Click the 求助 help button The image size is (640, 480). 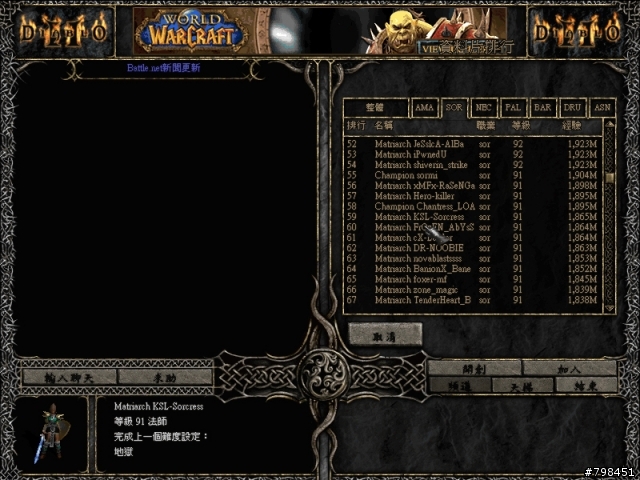(x=165, y=377)
